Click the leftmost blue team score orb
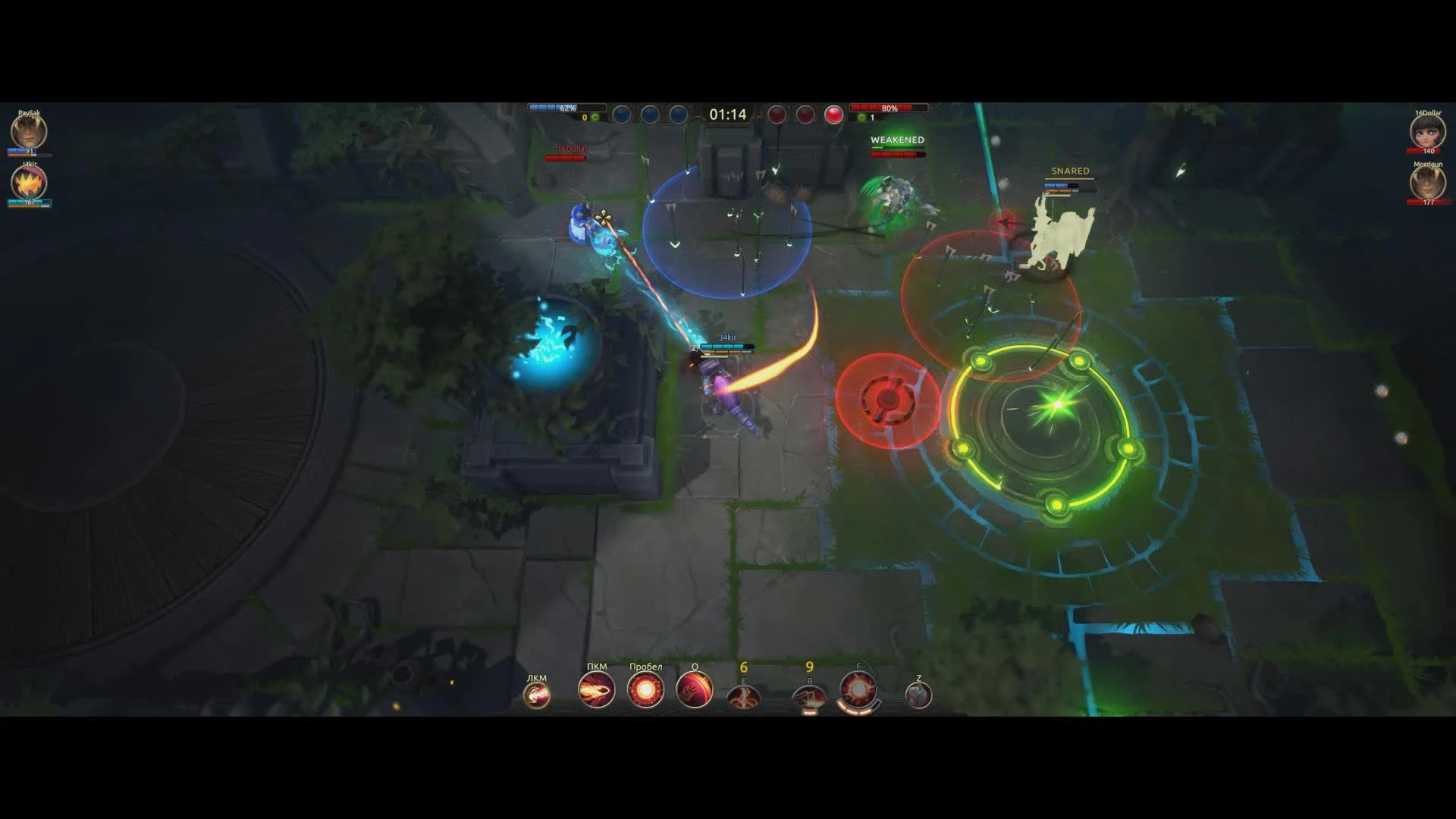This screenshot has height=819, width=1456. click(622, 115)
